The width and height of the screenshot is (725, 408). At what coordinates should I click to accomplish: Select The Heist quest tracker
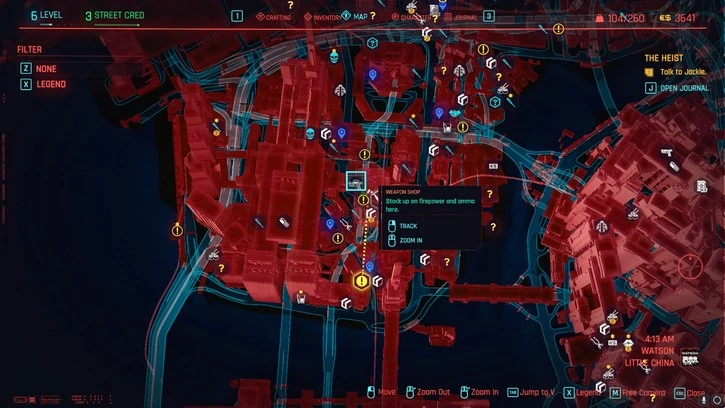click(665, 59)
